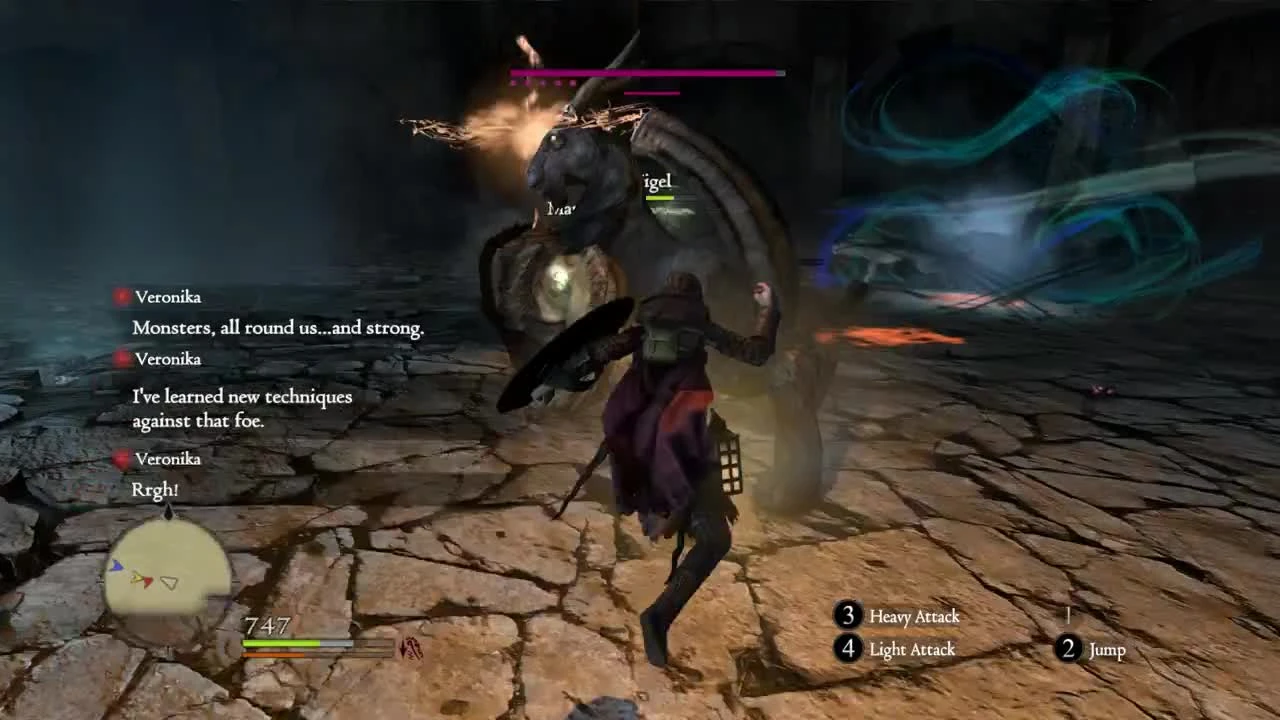Select the circular "4" Light Attack key icon
The image size is (1280, 720).
(x=849, y=650)
